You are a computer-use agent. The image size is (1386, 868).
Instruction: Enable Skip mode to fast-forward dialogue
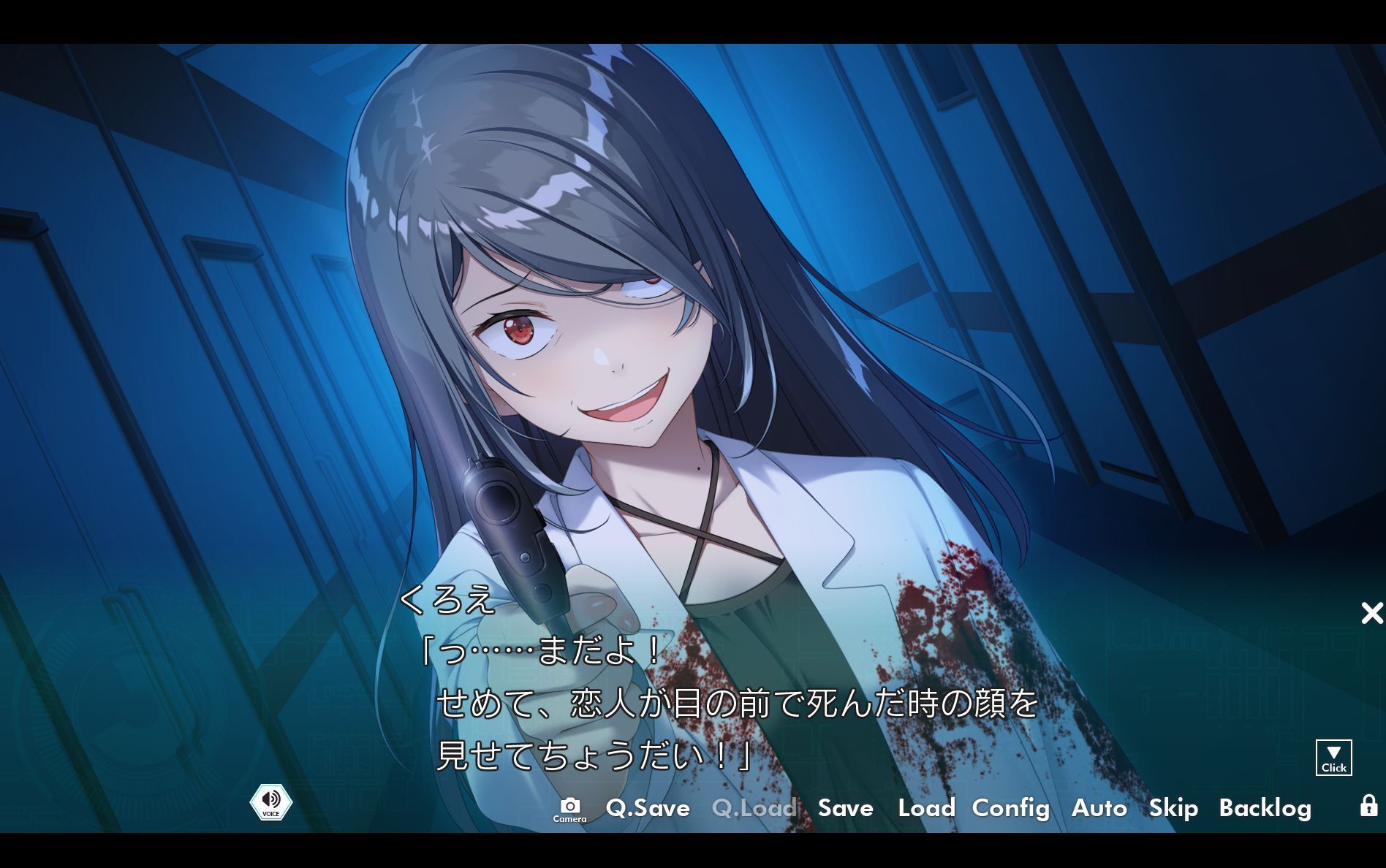point(1173,808)
